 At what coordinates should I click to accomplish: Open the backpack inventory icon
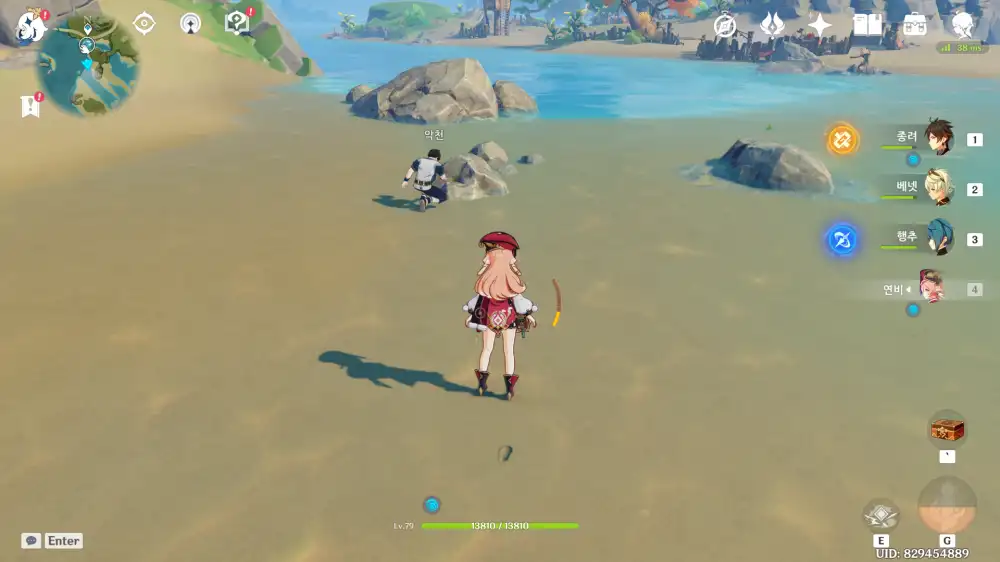tap(914, 26)
